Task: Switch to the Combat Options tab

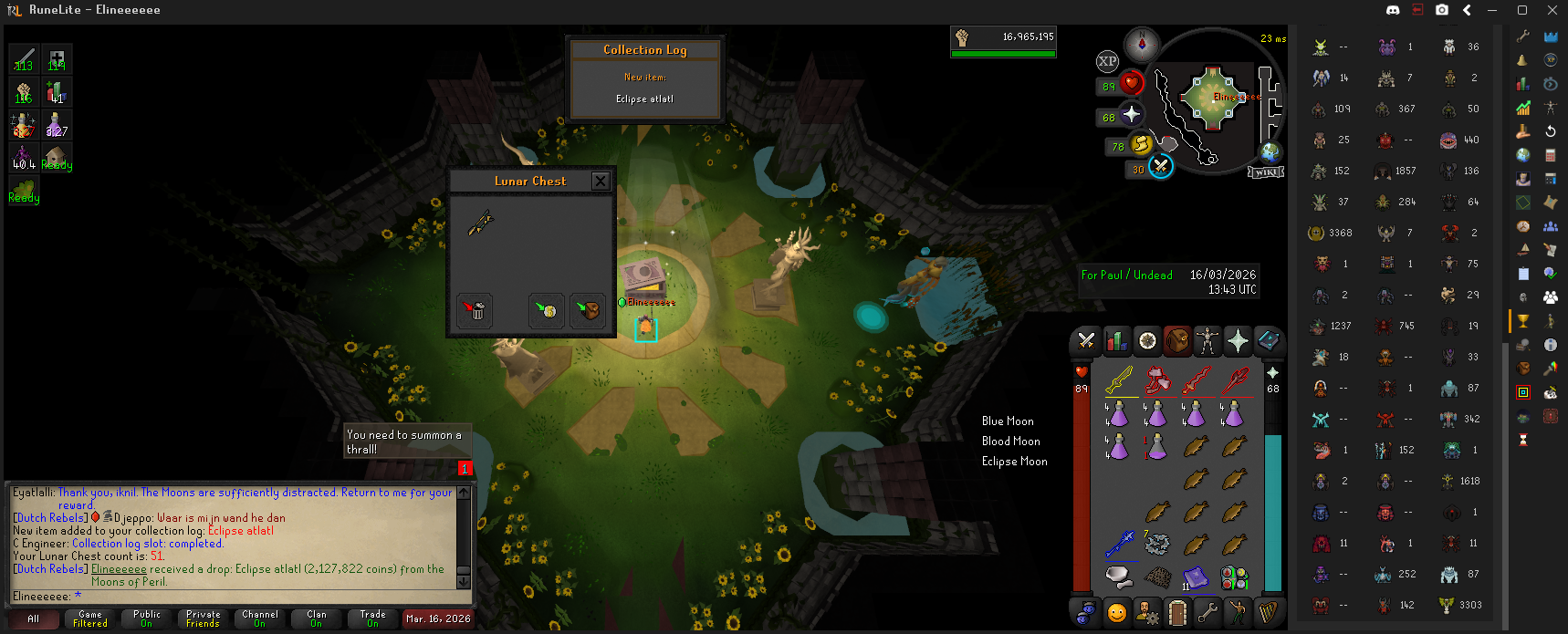Action: pyautogui.click(x=1086, y=341)
